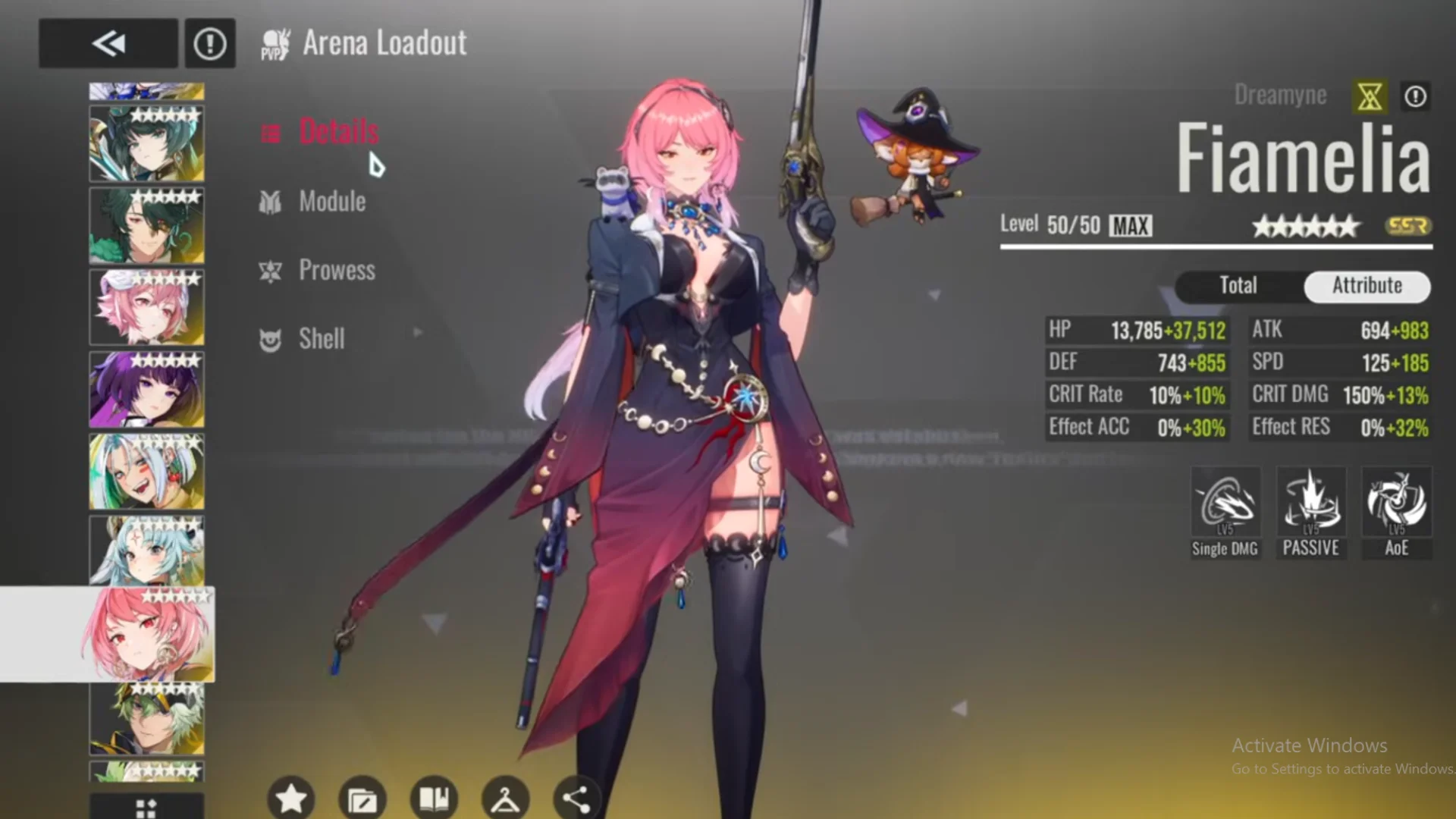Switch to the Module section
This screenshot has height=819, width=1456.
click(331, 201)
